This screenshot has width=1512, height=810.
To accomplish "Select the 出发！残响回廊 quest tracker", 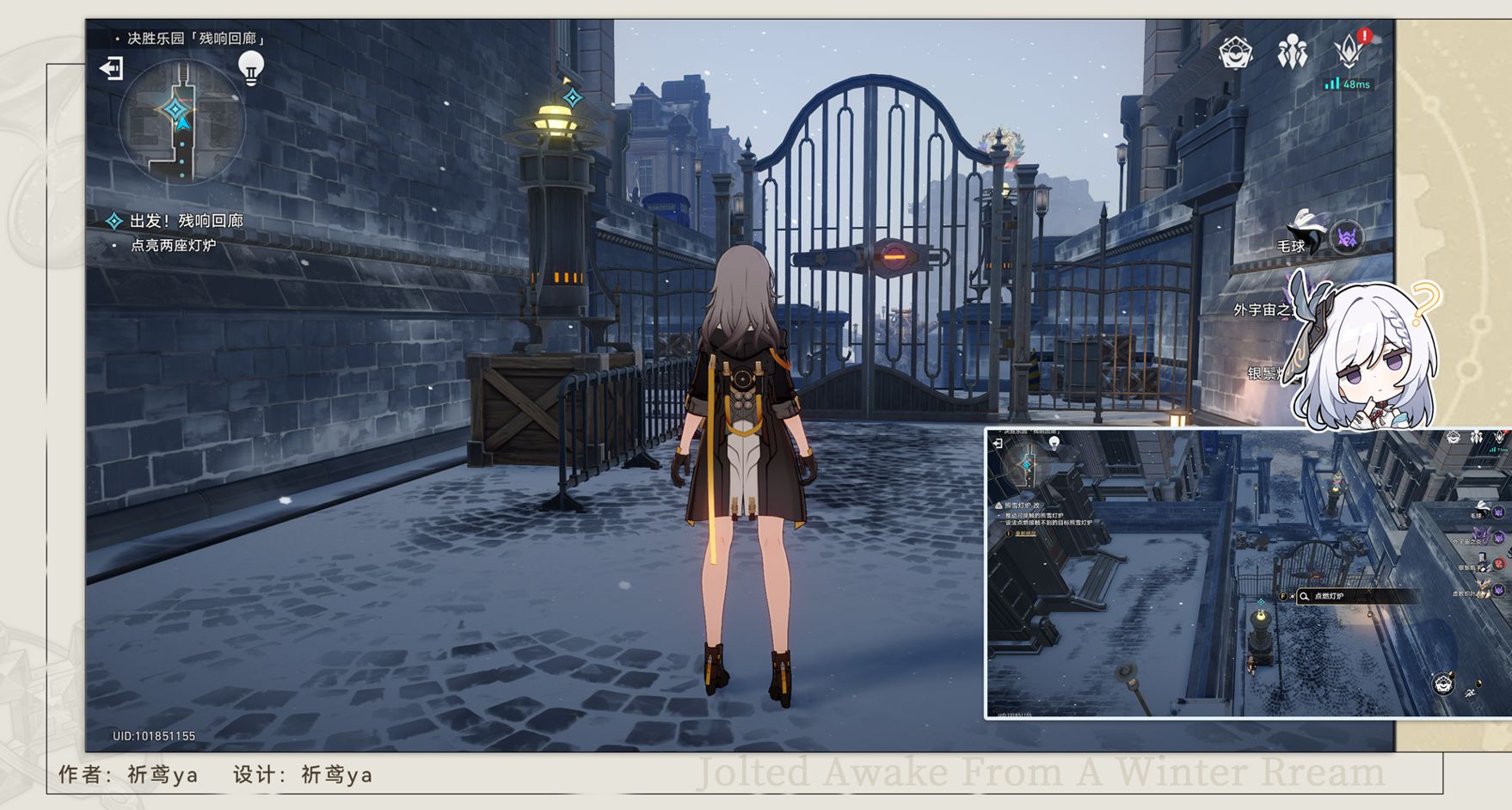I will (186, 221).
